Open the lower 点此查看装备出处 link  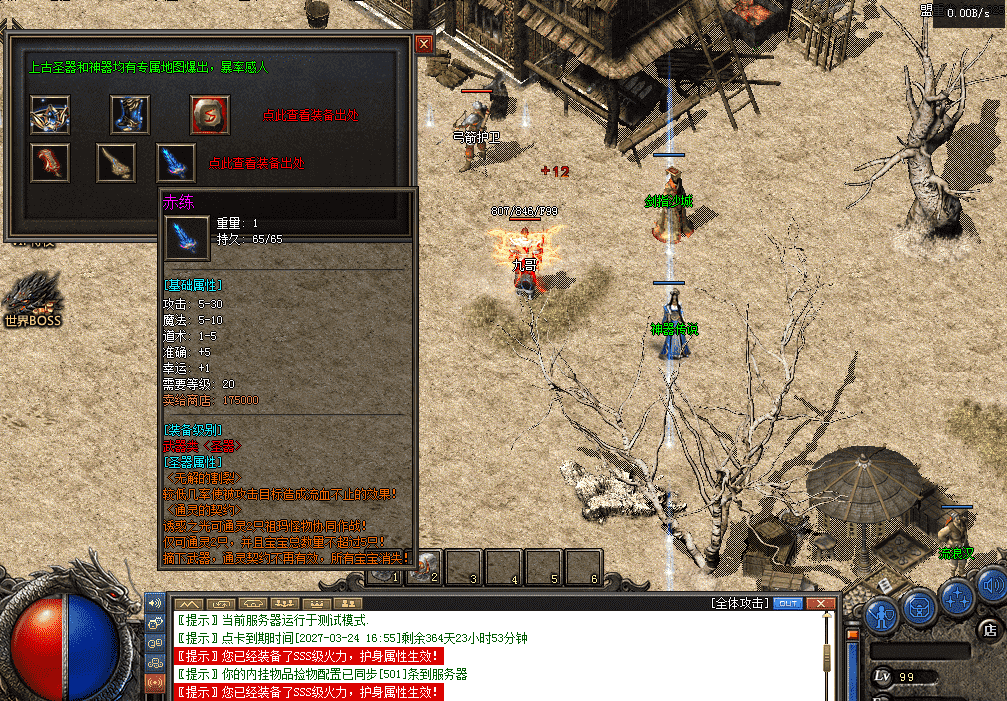256,163
